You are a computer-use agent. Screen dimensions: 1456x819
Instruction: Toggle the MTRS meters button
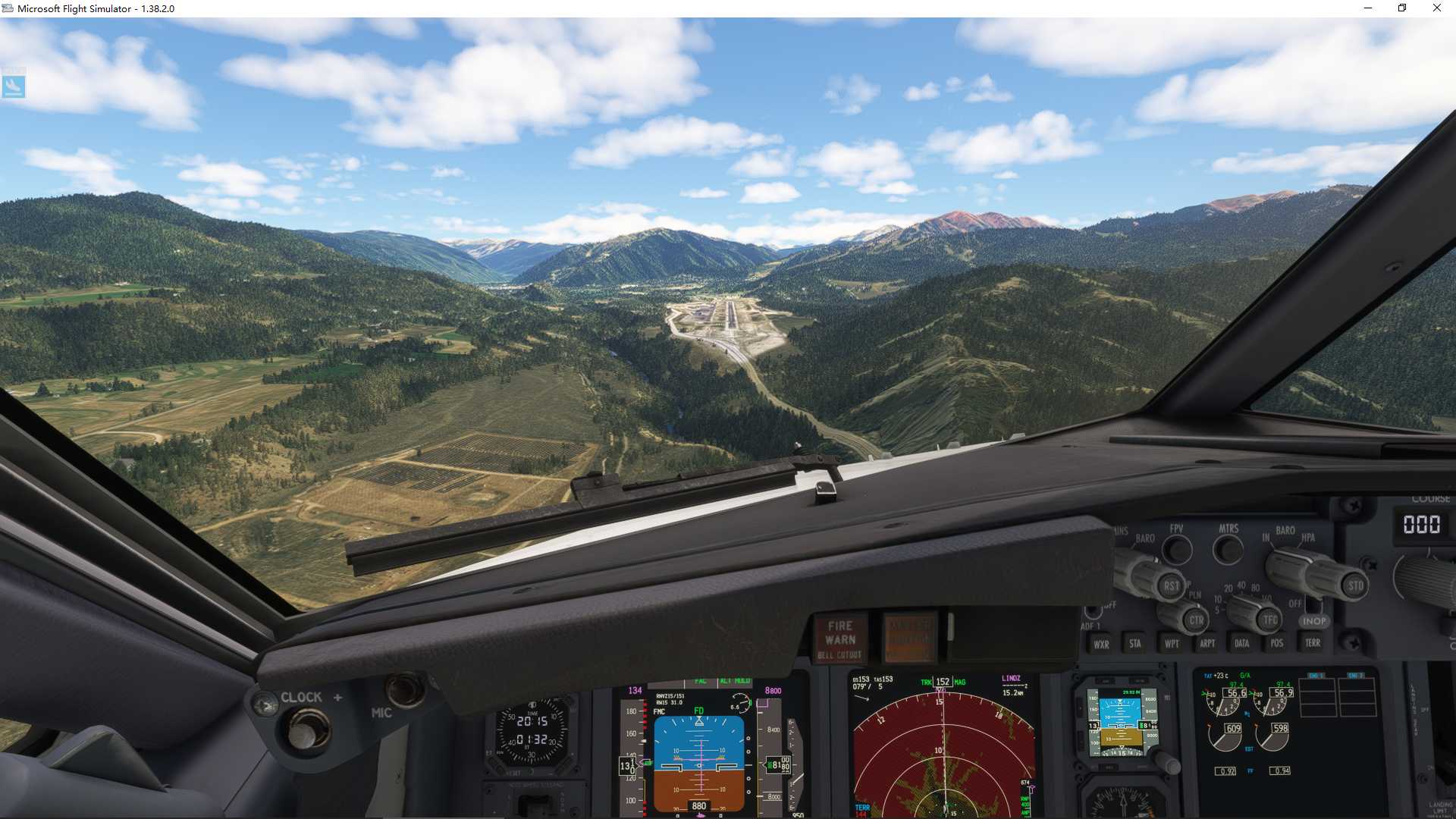1228,549
